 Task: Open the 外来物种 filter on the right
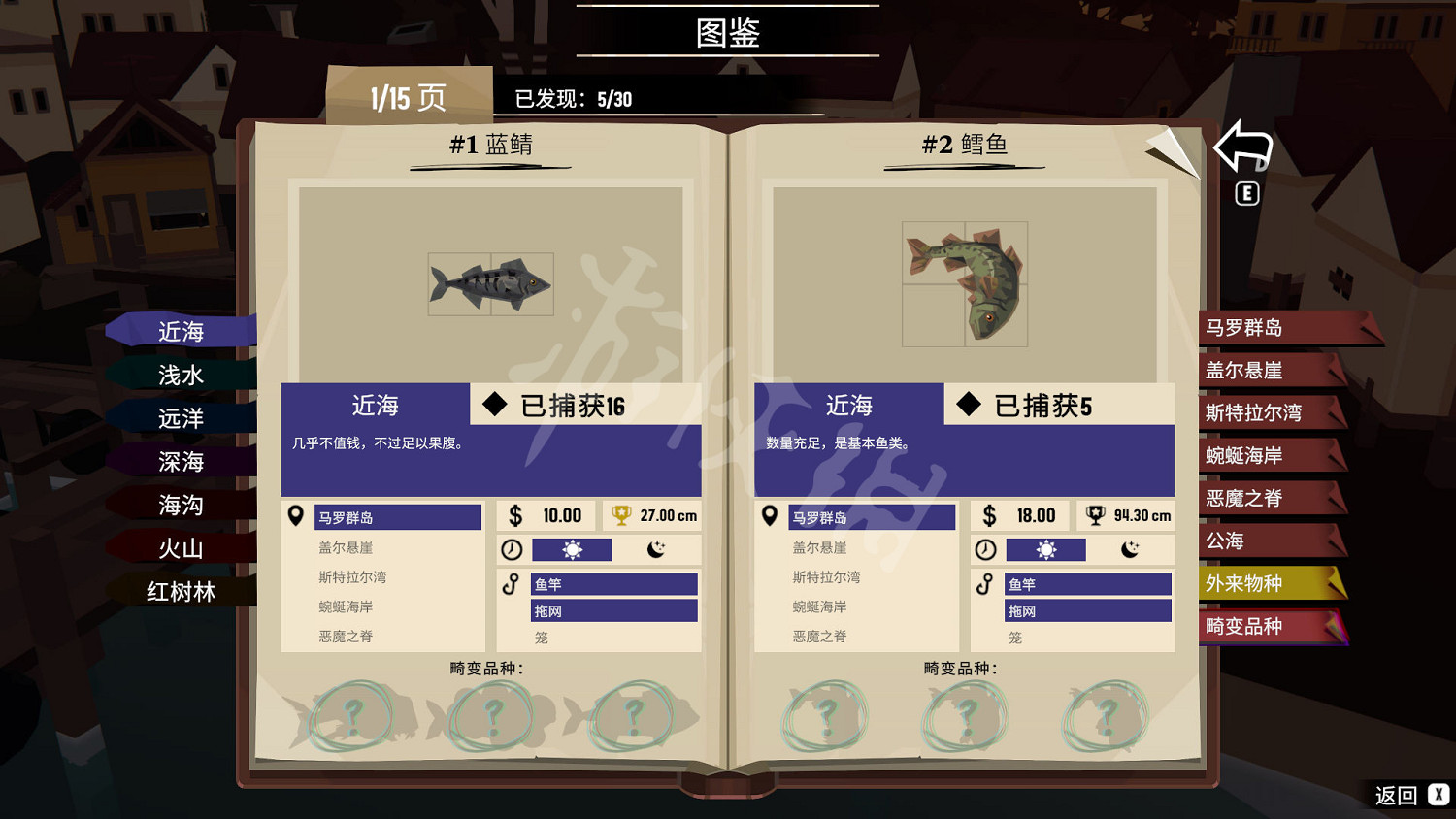coord(1262,583)
